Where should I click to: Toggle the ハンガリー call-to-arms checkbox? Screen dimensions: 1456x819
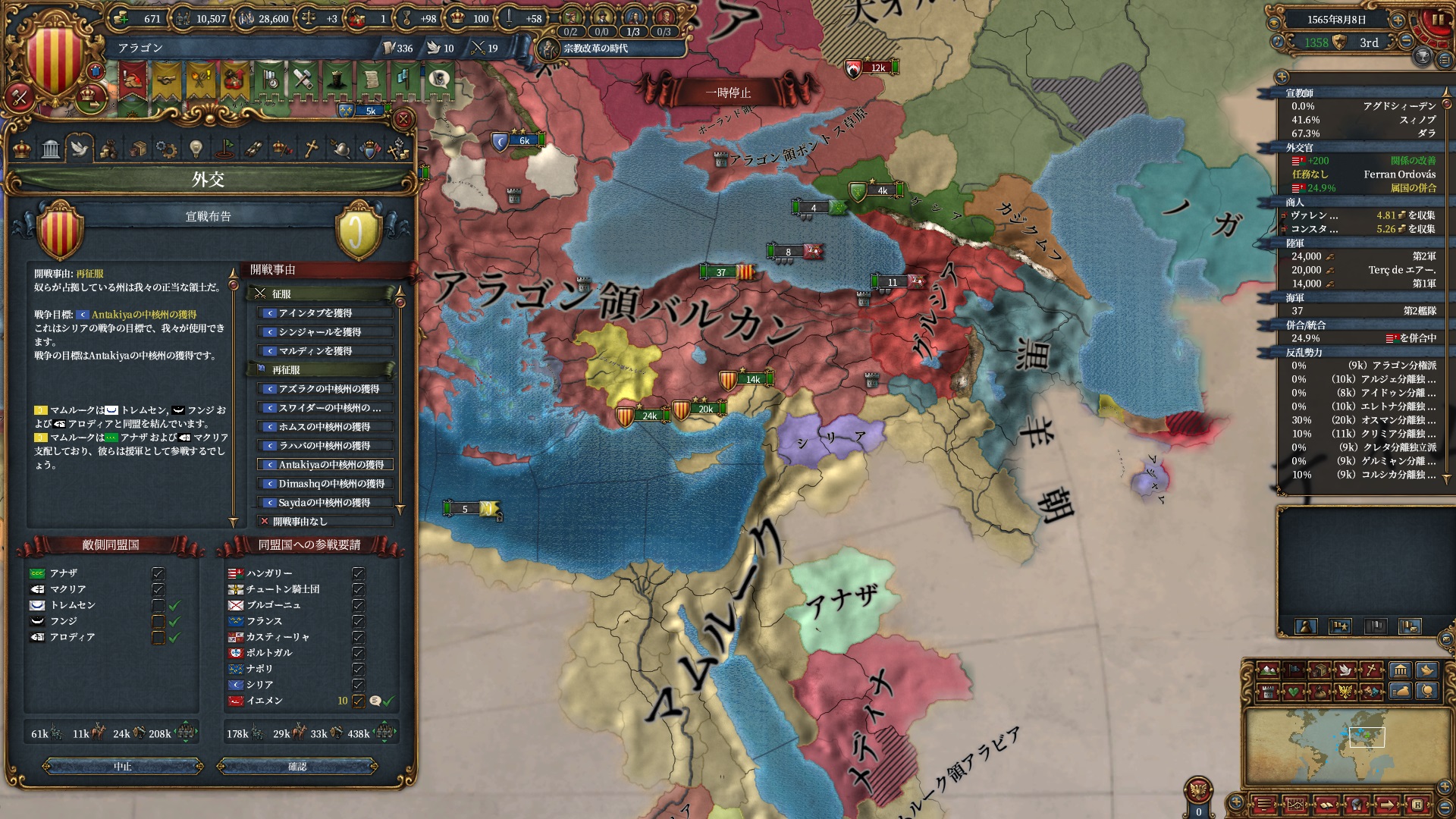pyautogui.click(x=358, y=573)
